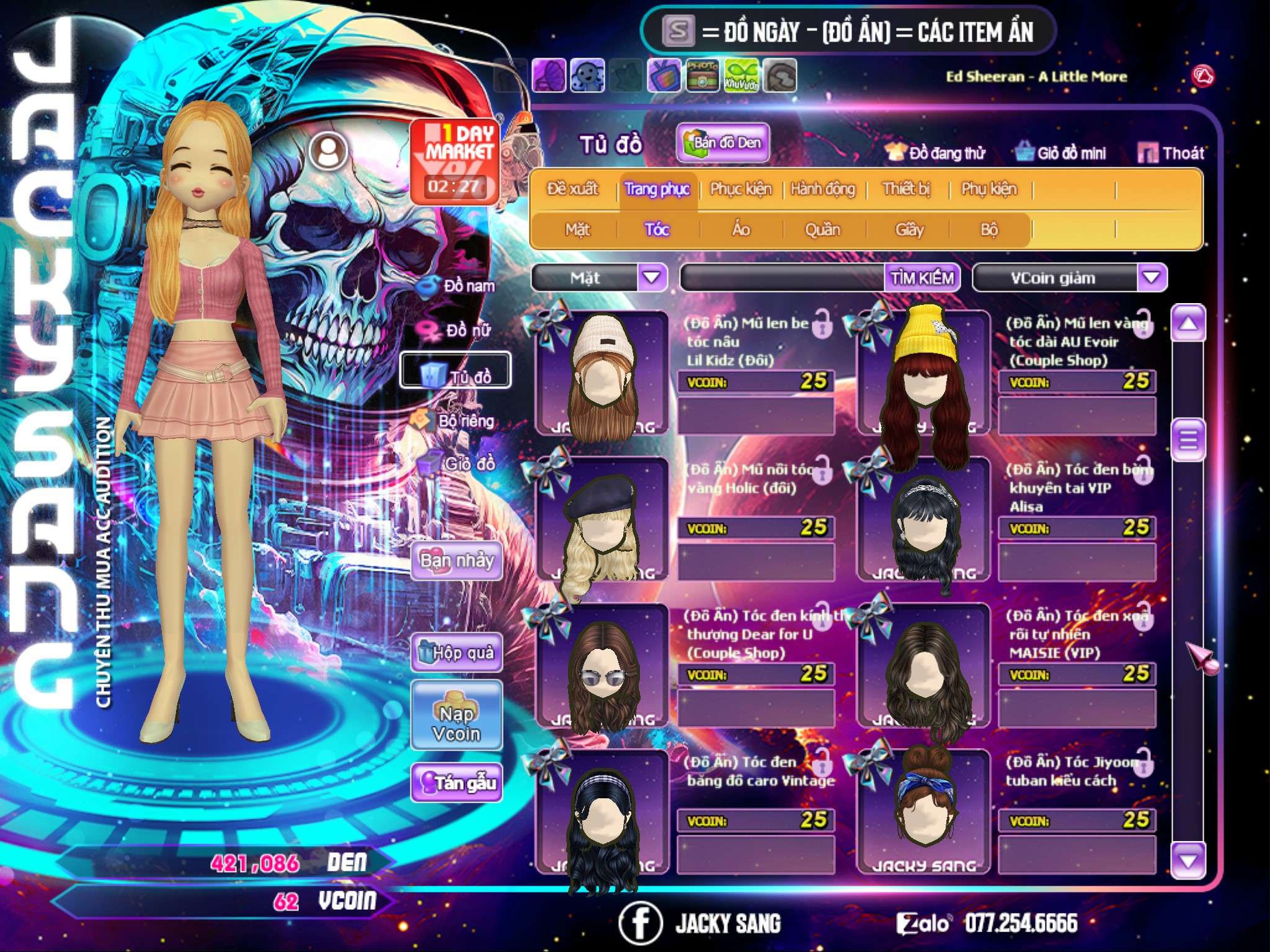Open the Bán đồ Đen shop
Screen dimensions: 1270x952
point(722,143)
